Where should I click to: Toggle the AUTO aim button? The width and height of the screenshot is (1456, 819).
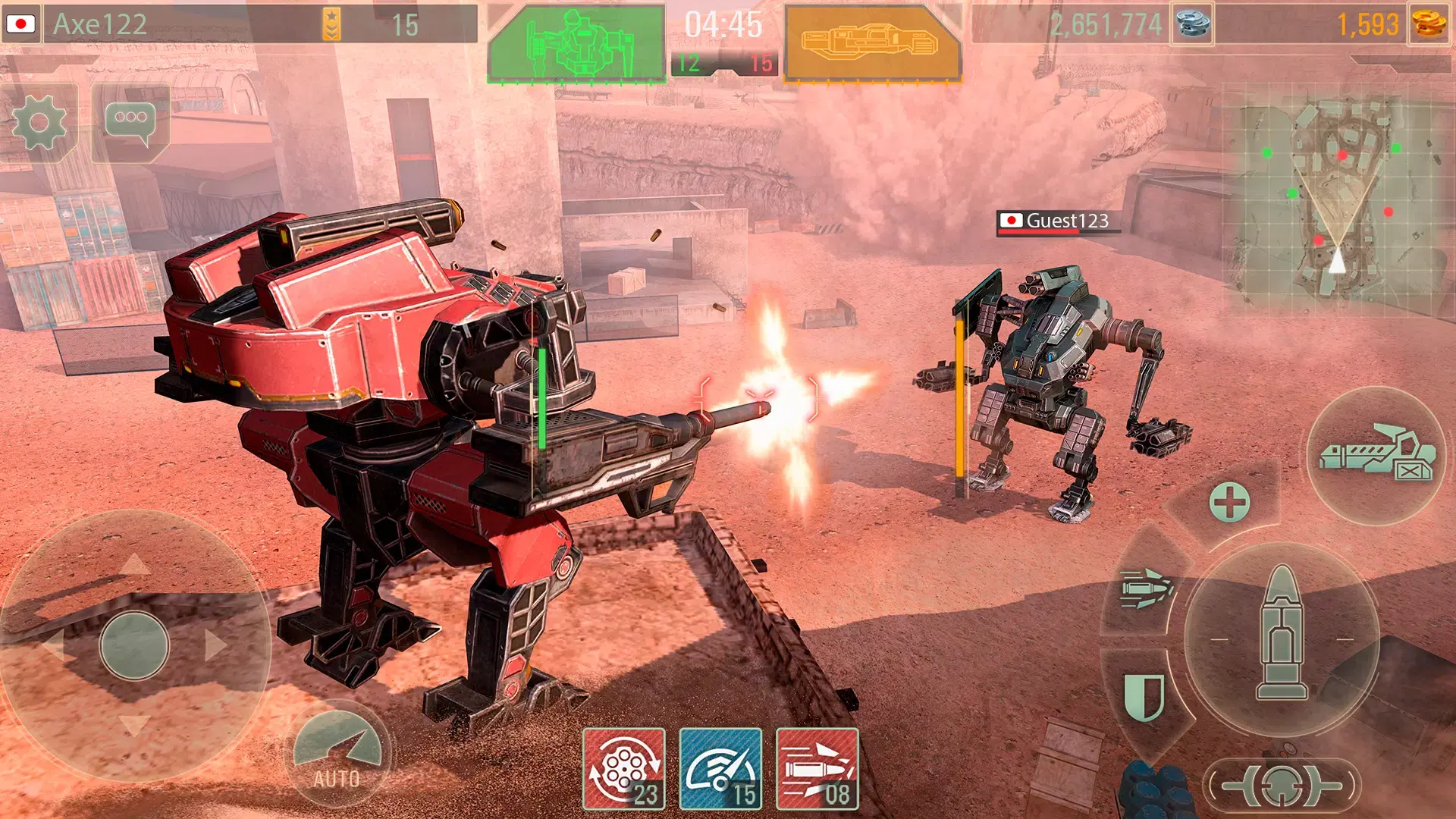(337, 751)
